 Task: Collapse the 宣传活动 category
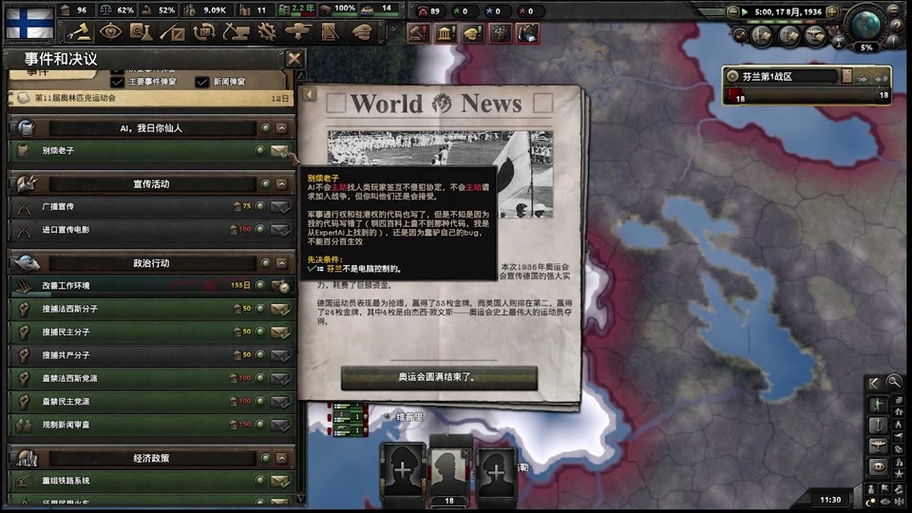click(282, 184)
